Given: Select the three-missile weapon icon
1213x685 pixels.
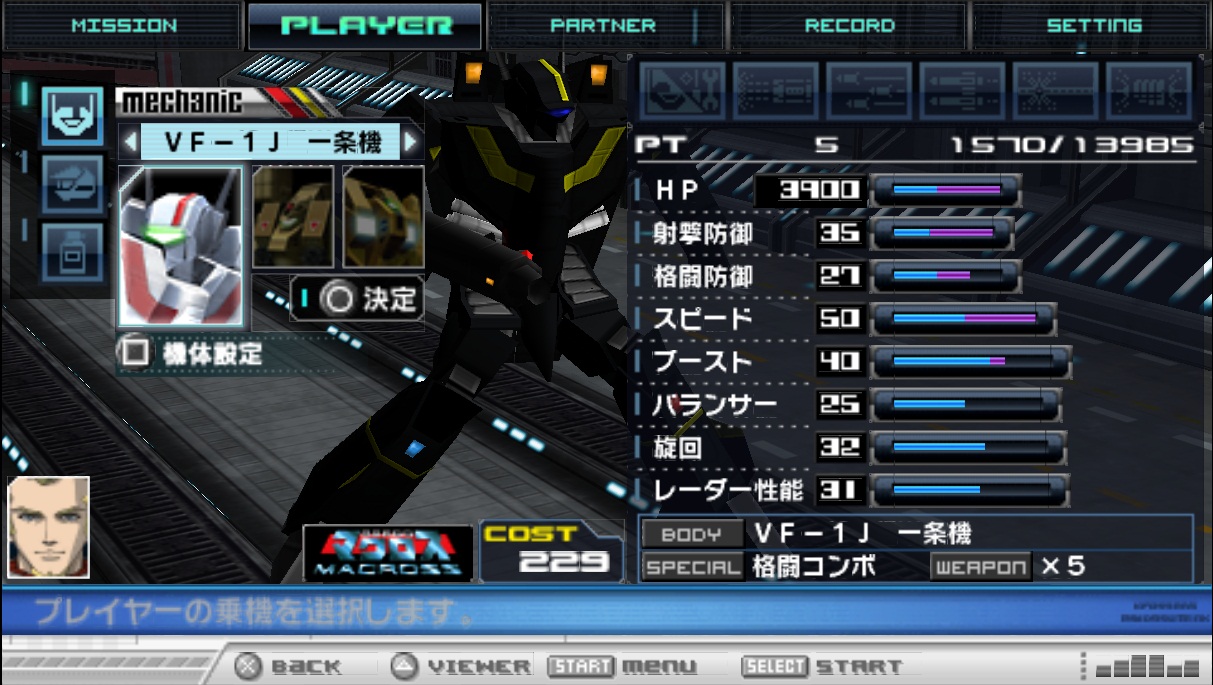Looking at the screenshot, I should click(869, 92).
